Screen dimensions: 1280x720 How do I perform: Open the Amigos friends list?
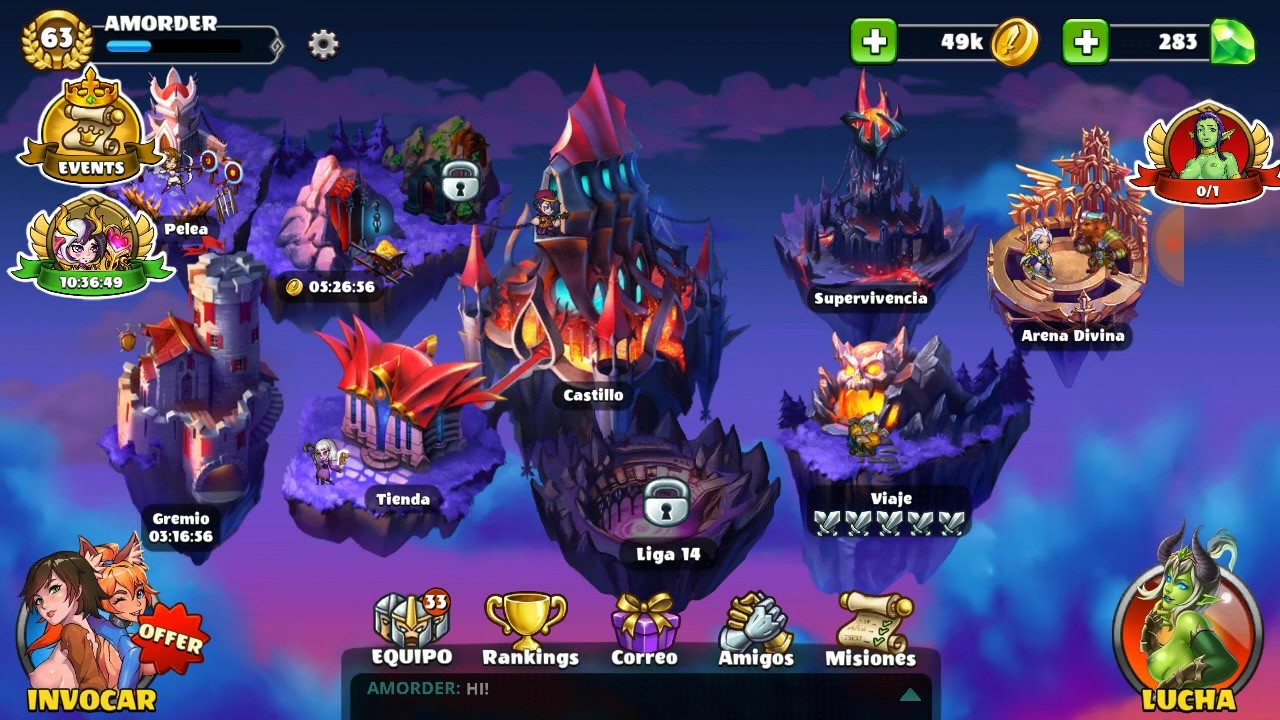[756, 630]
